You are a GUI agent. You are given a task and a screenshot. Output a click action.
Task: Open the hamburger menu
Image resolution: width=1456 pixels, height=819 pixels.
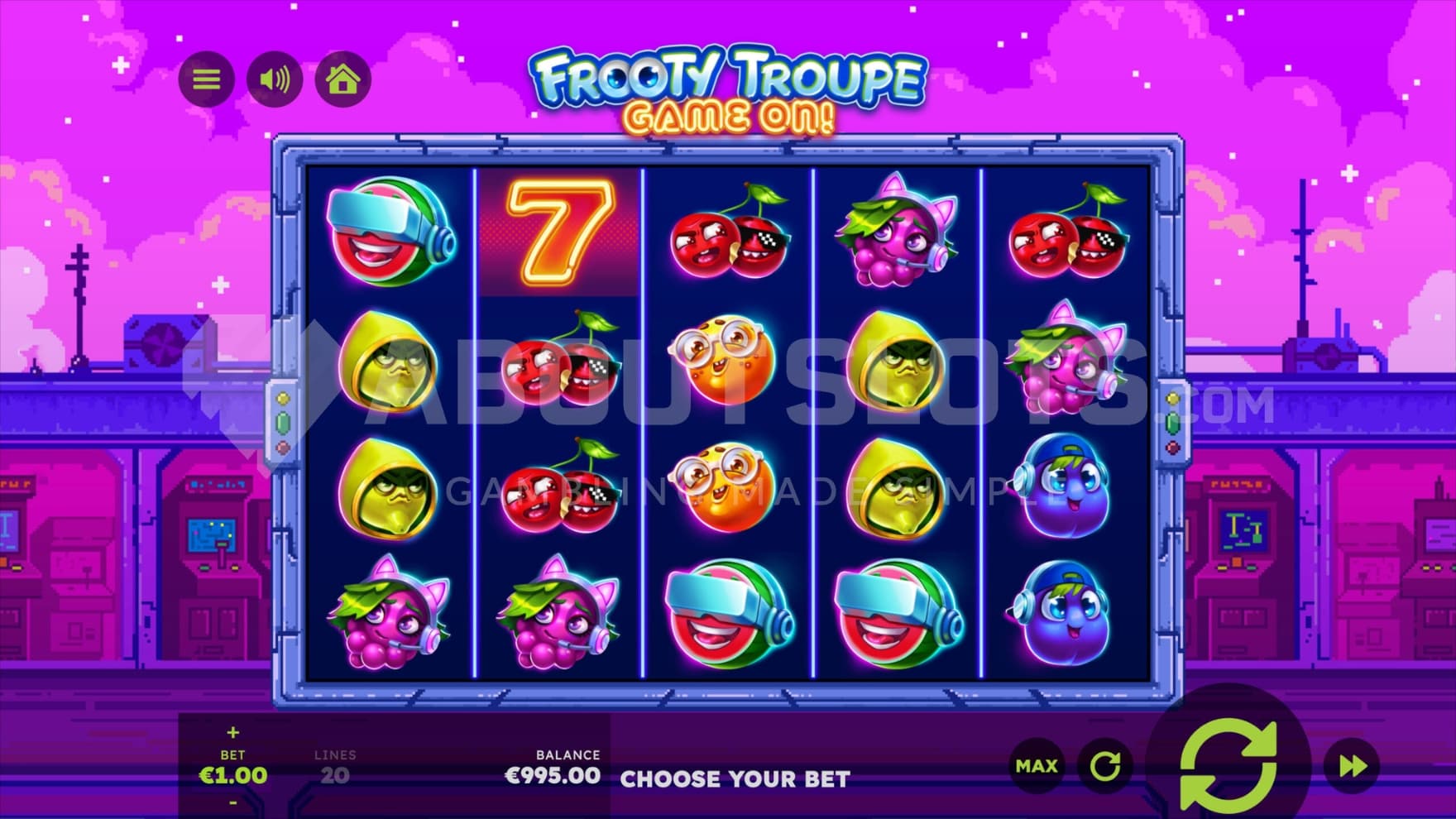coord(206,79)
